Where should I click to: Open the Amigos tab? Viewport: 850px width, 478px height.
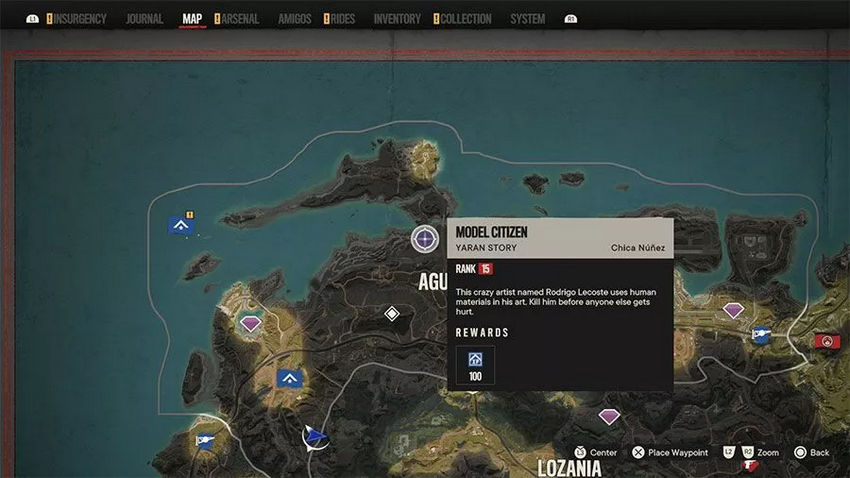(293, 19)
